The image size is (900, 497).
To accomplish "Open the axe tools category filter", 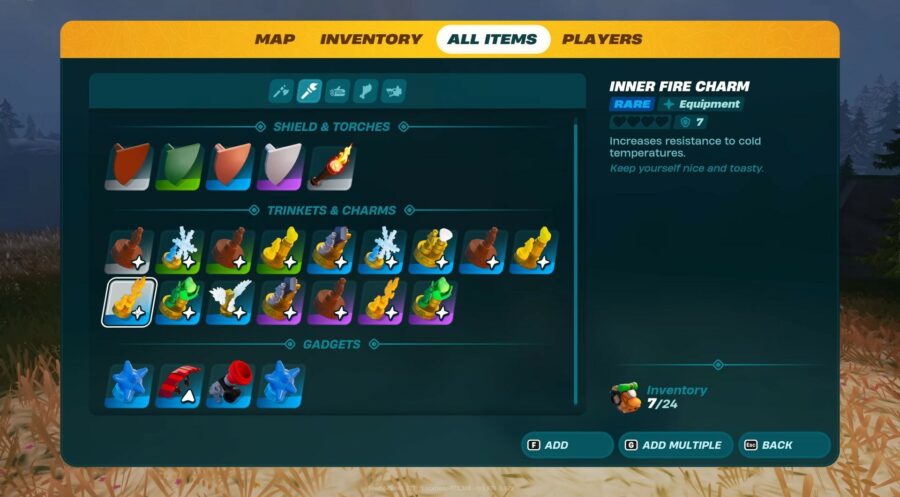I will point(281,92).
